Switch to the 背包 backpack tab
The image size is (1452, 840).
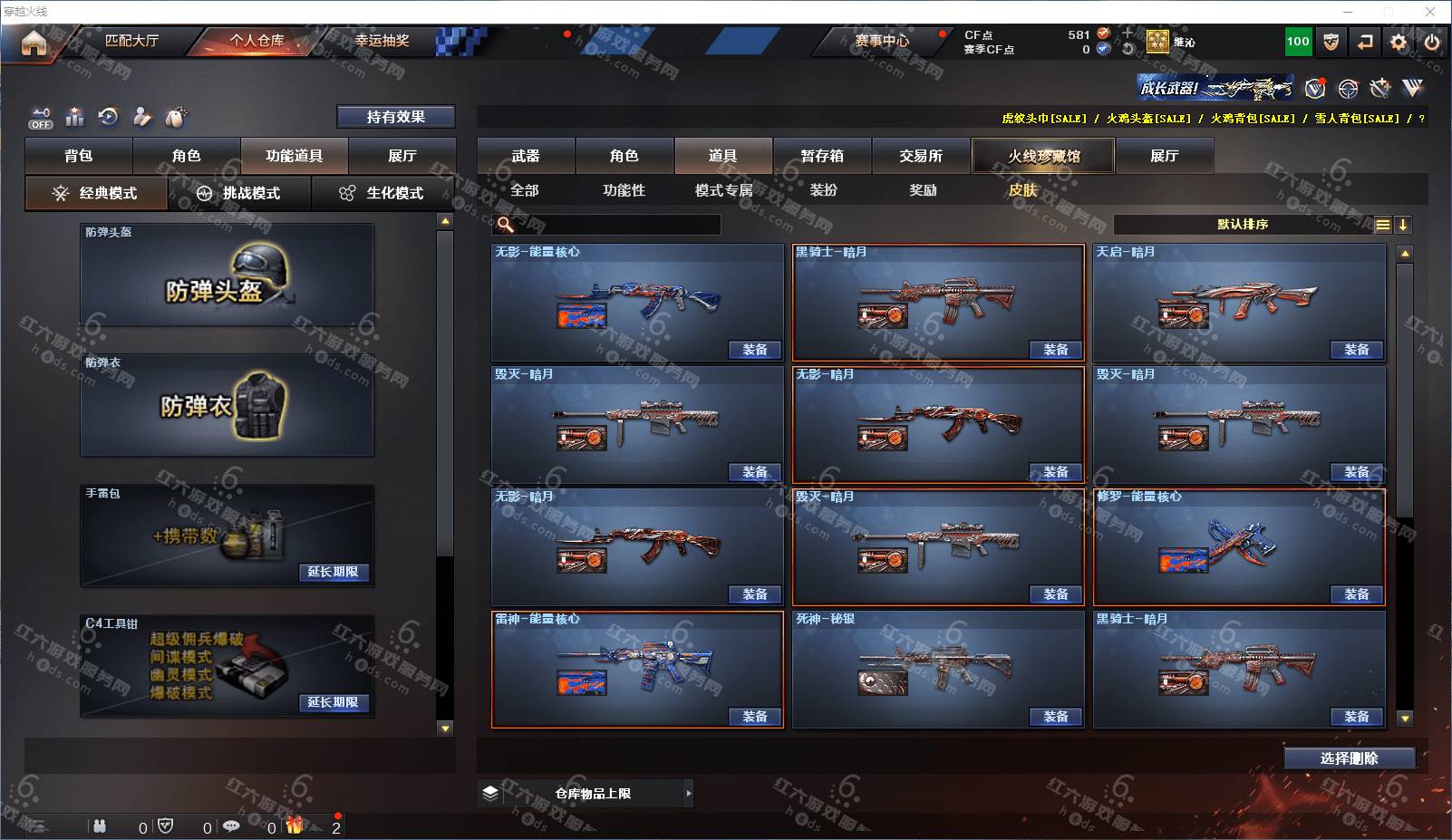tap(79, 156)
